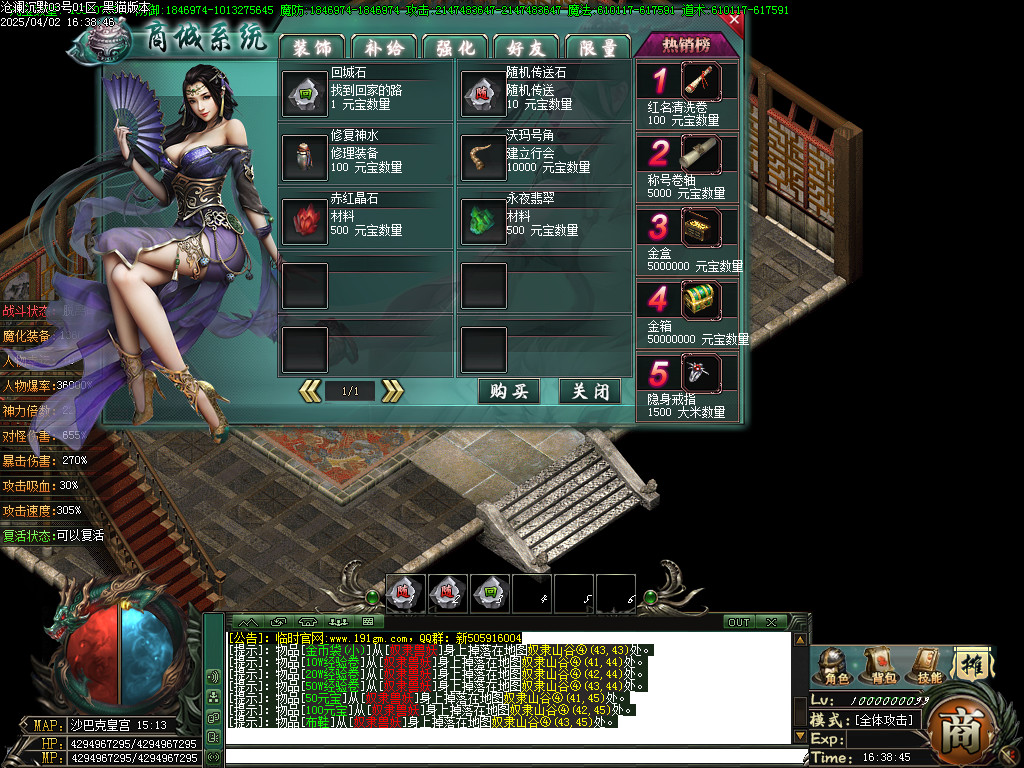Click the 关闭 close button
The height and width of the screenshot is (768, 1024).
pyautogui.click(x=590, y=391)
